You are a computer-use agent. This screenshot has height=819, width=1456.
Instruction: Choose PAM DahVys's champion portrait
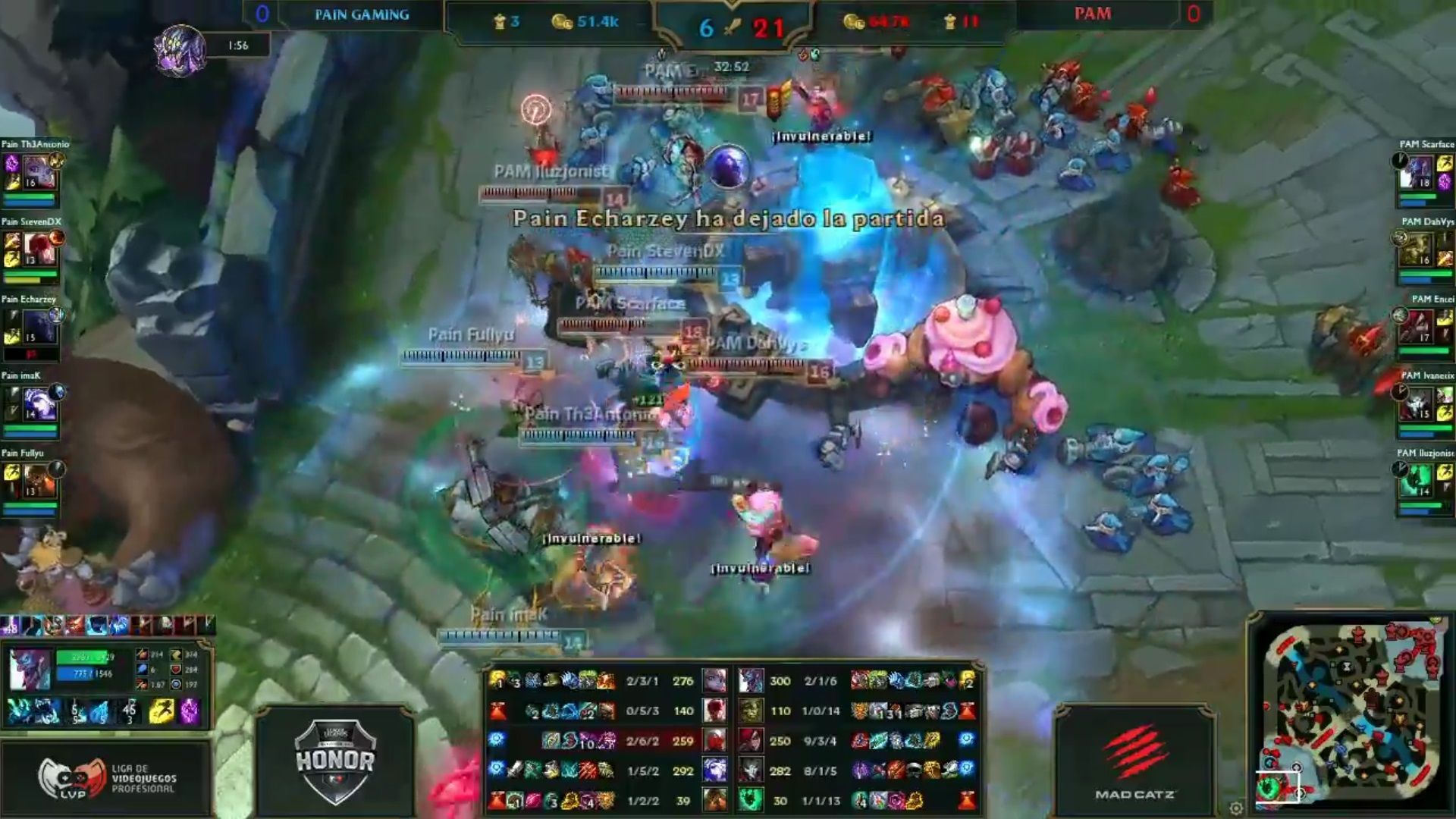point(1419,249)
